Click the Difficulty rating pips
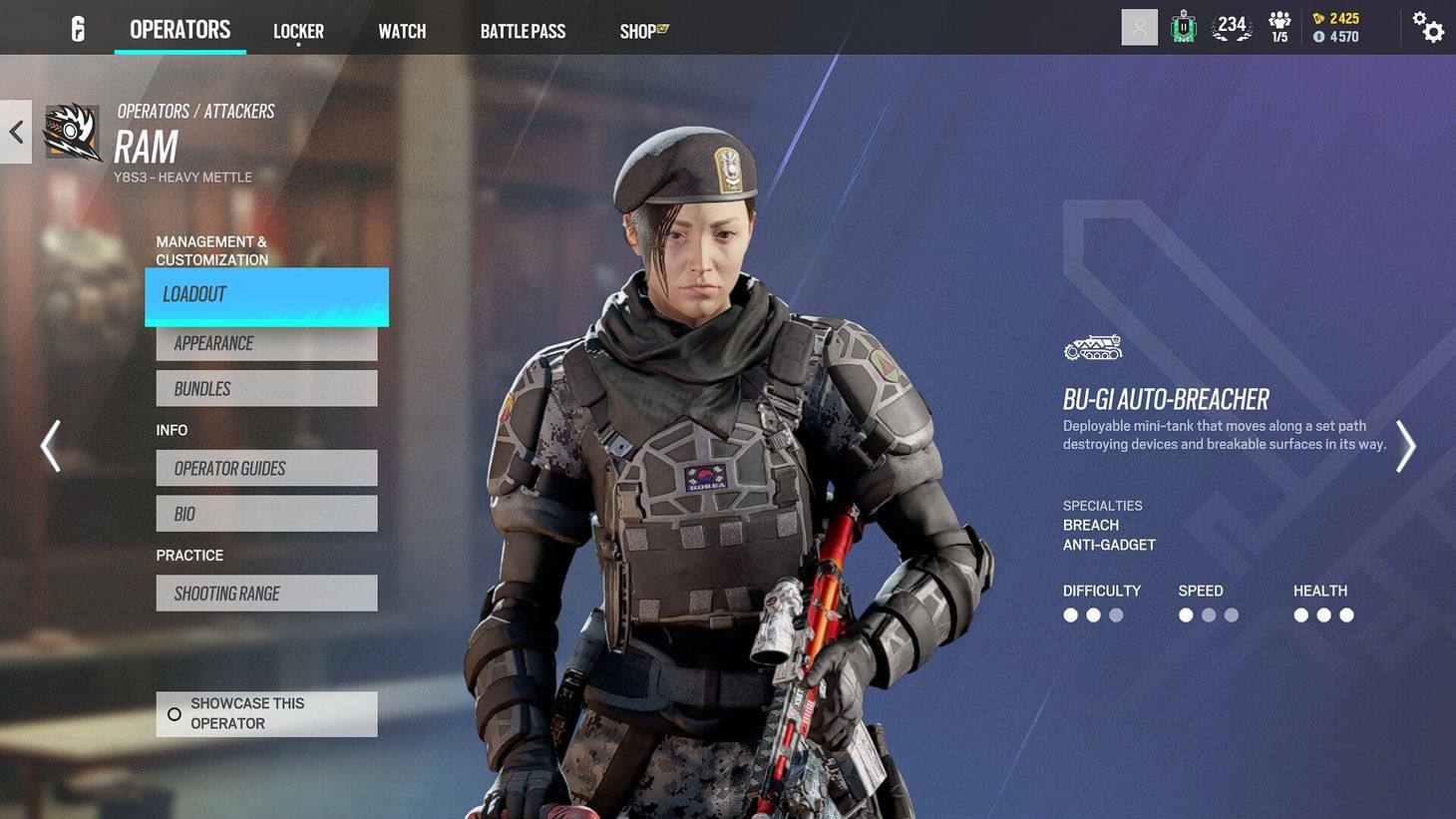 1093,614
